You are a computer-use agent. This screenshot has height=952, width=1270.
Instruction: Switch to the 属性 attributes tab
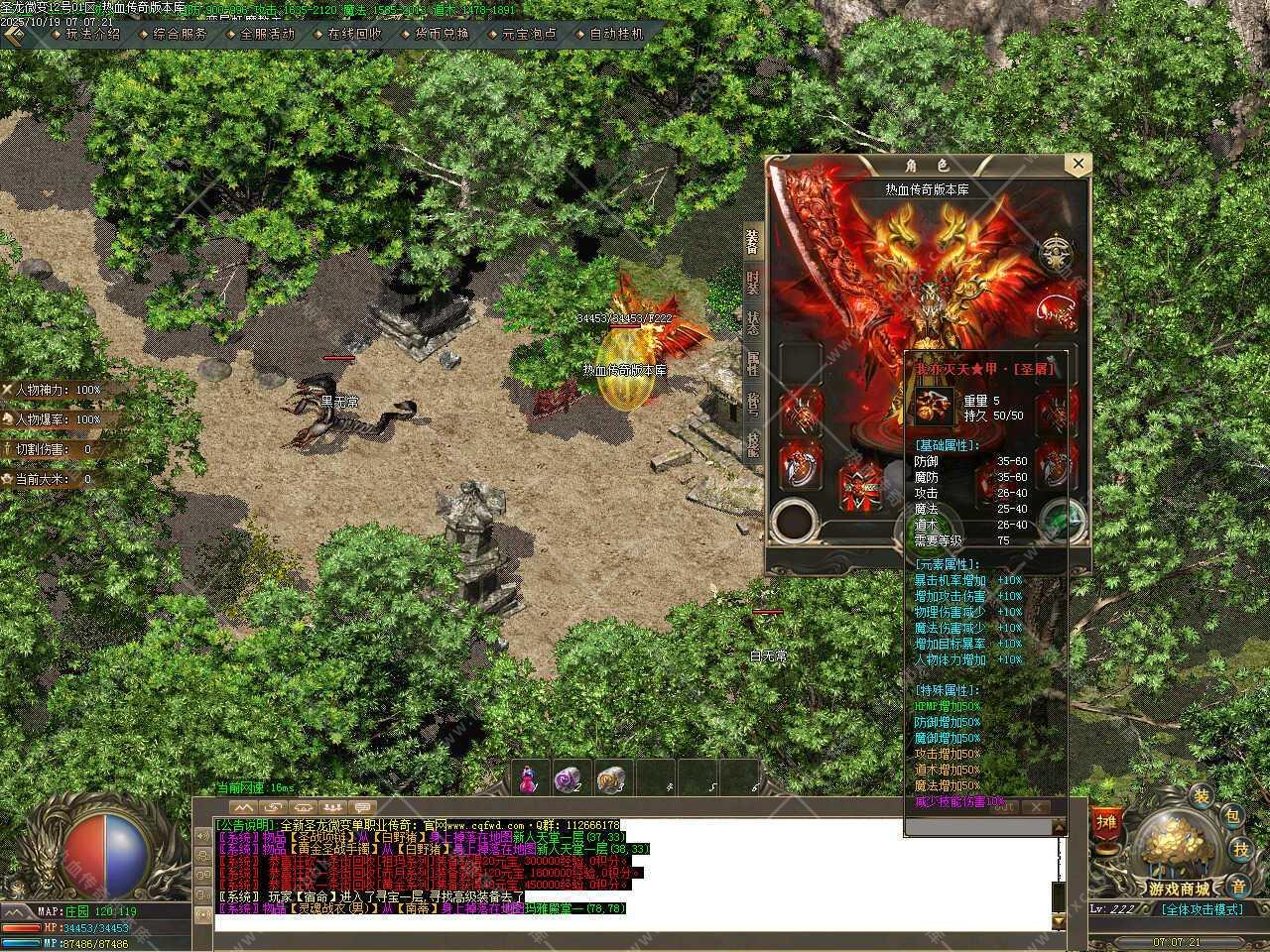pyautogui.click(x=753, y=363)
